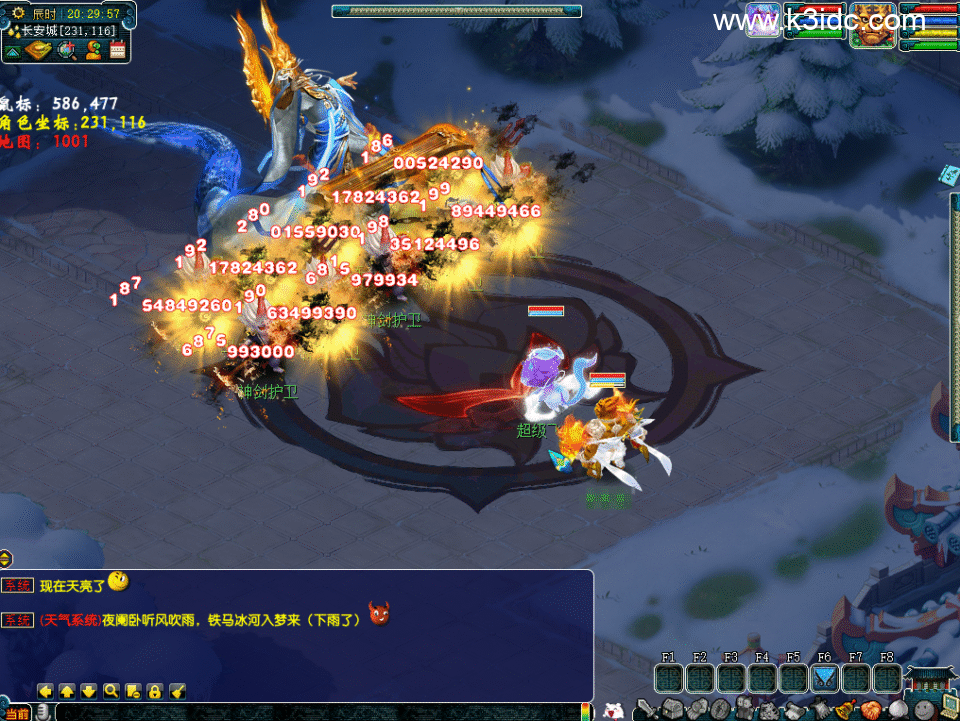Click the chat message filter button
Viewport: 960px width, 721px height.
133,691
